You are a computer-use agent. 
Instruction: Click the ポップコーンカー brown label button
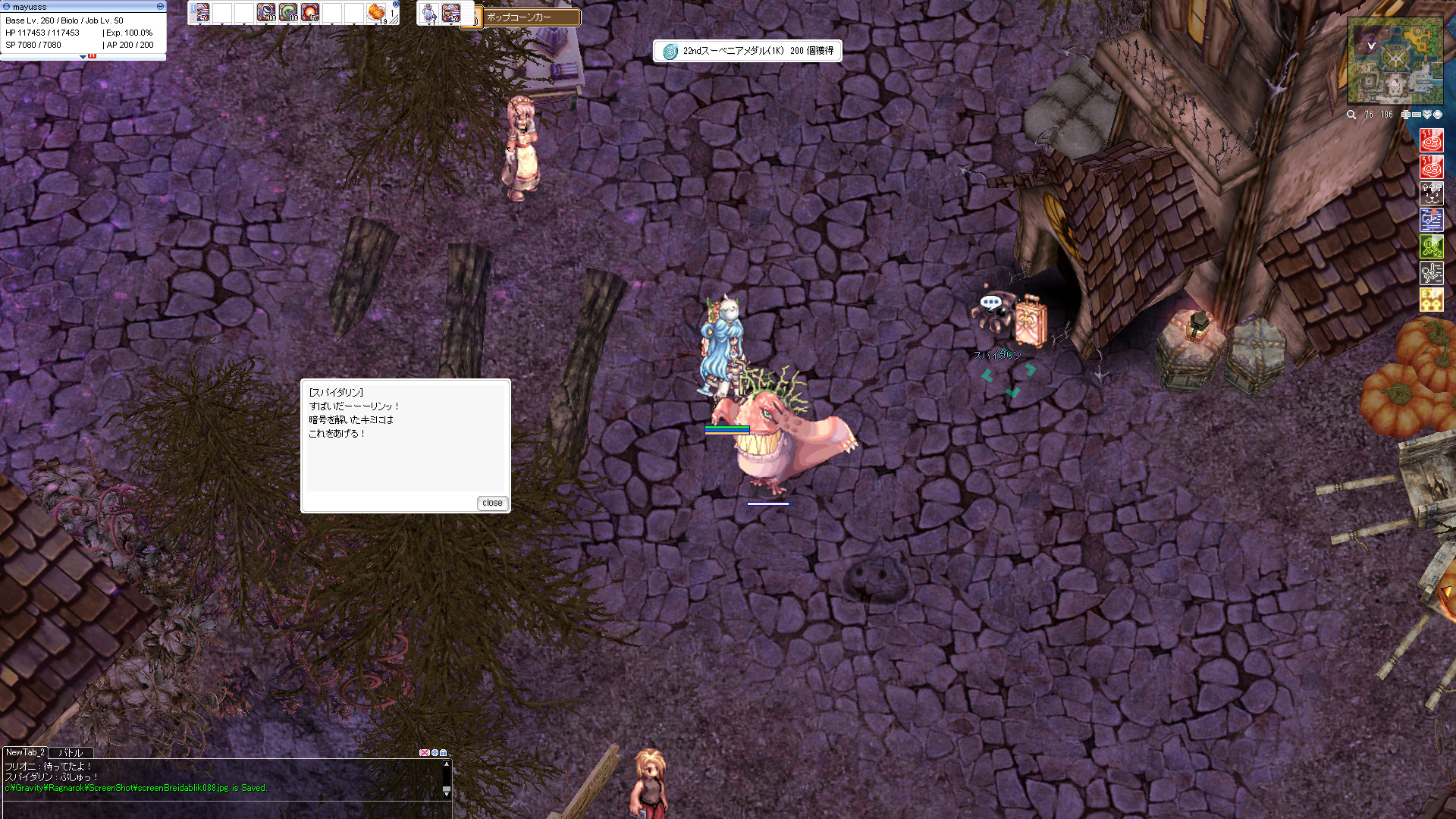pos(523,17)
